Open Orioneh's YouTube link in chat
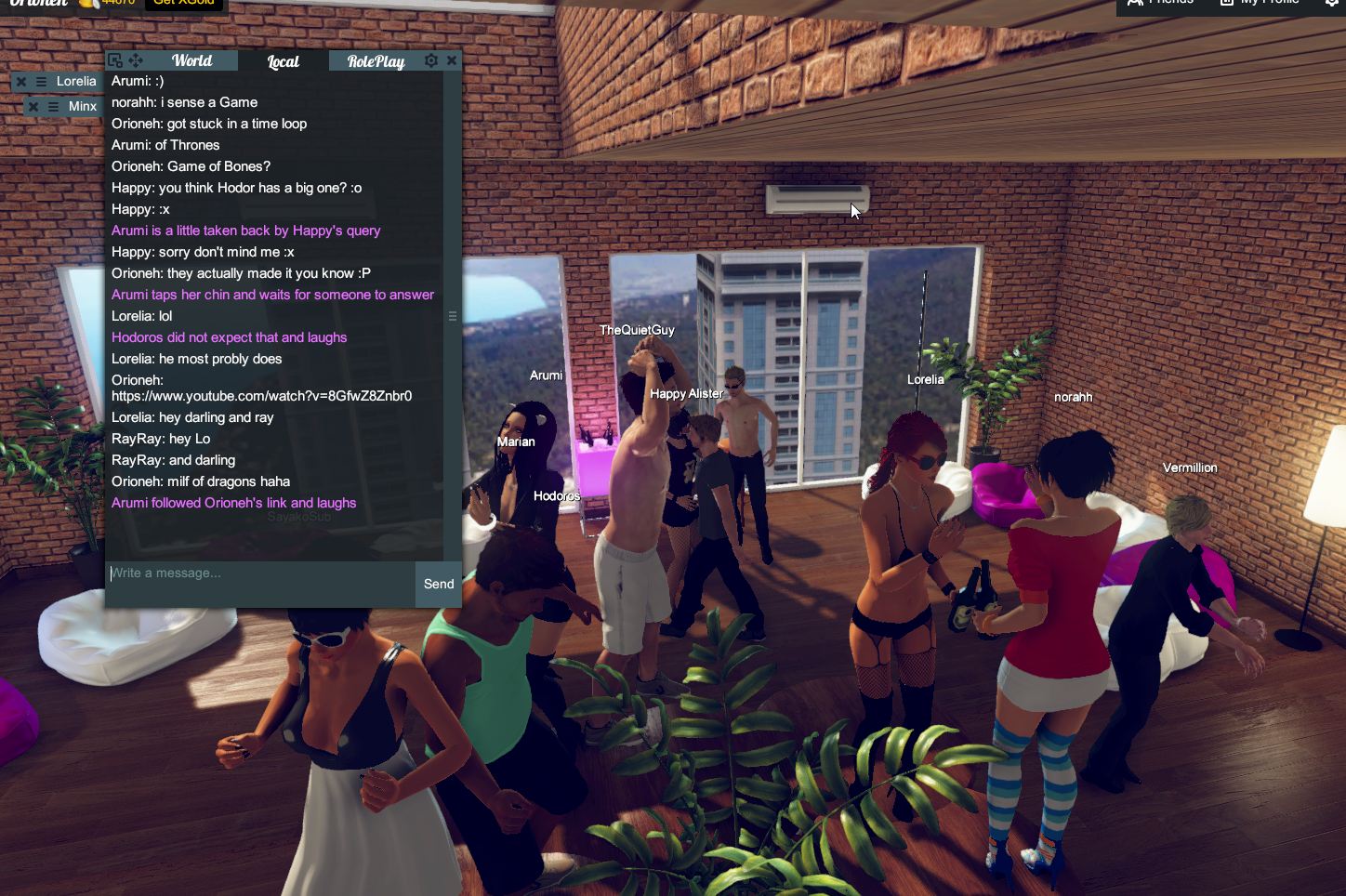 [261, 396]
